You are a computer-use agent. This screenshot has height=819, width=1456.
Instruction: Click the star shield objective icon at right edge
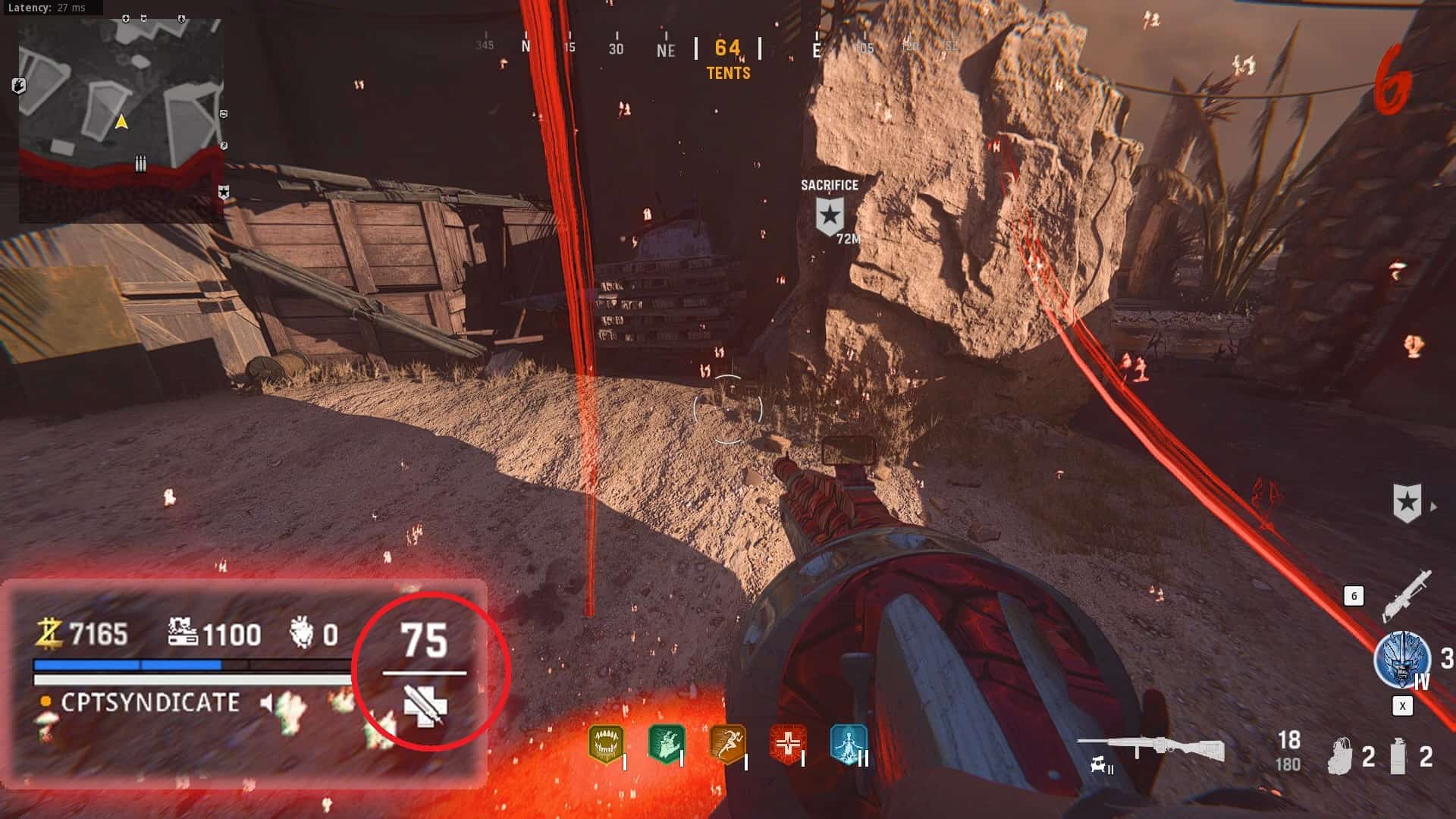click(1407, 503)
